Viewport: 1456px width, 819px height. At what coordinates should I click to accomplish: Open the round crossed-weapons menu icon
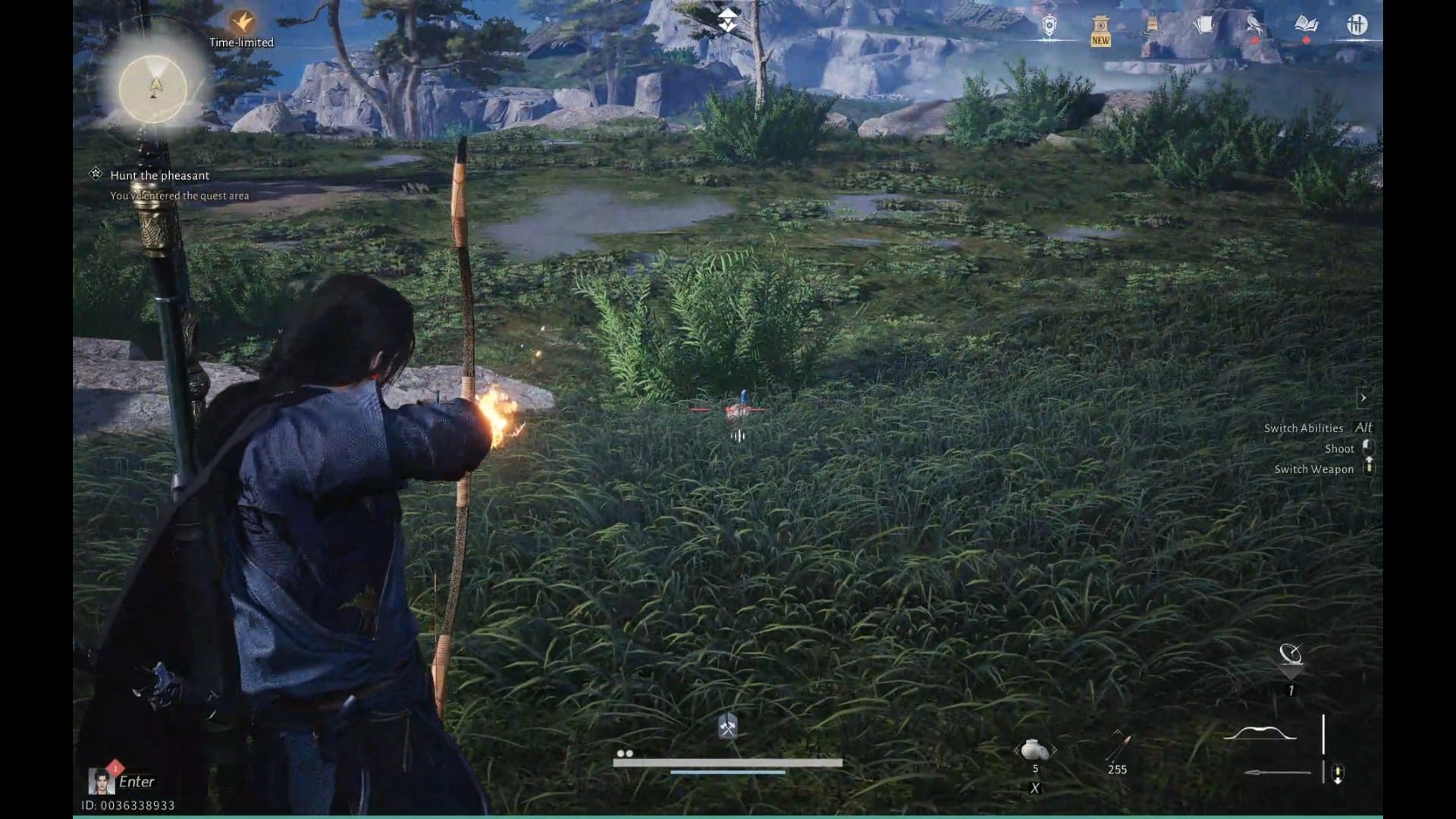click(1357, 25)
